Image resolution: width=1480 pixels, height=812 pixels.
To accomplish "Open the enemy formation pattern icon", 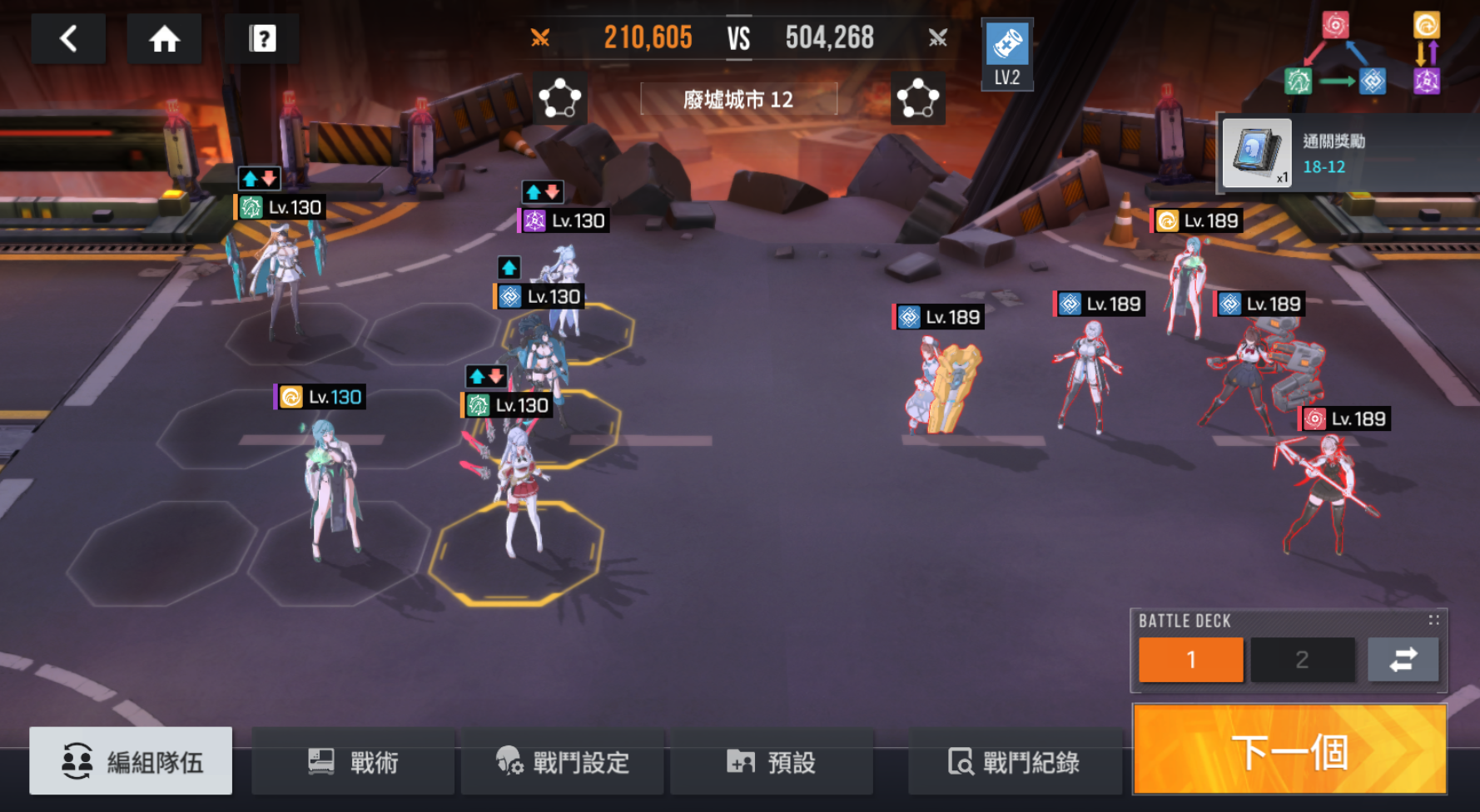I will tap(917, 99).
